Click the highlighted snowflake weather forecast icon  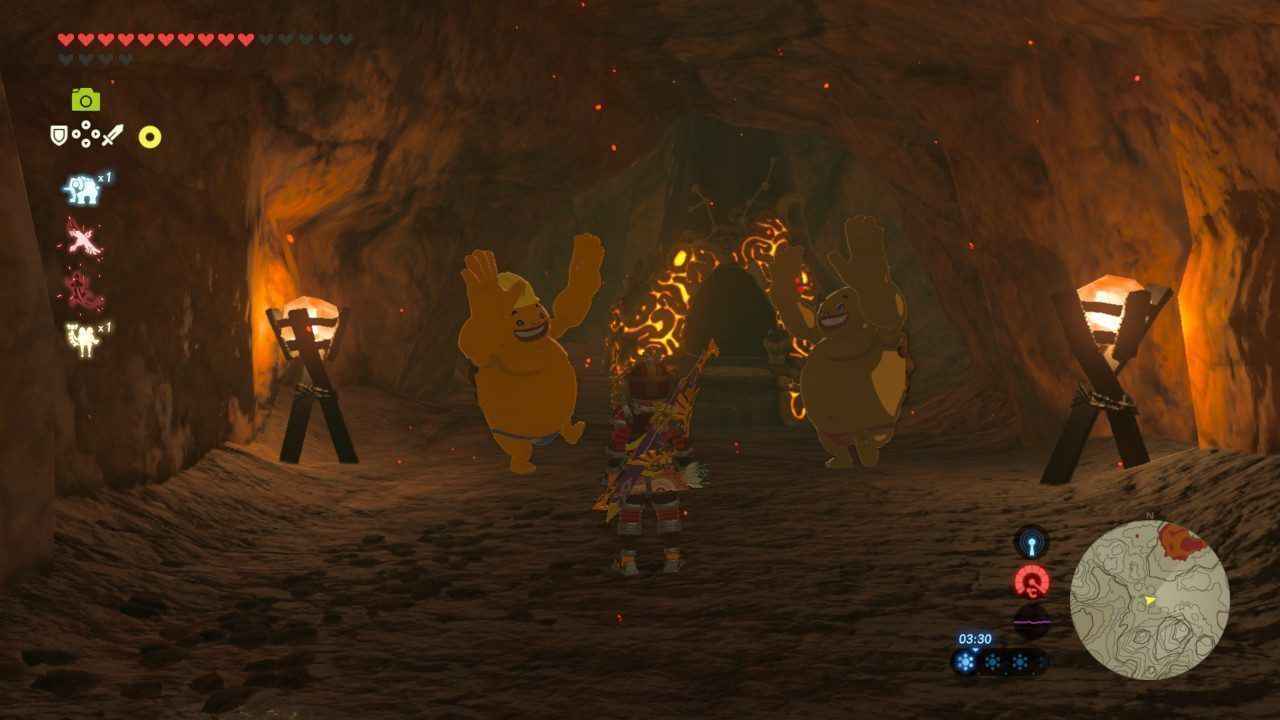pyautogui.click(x=966, y=661)
